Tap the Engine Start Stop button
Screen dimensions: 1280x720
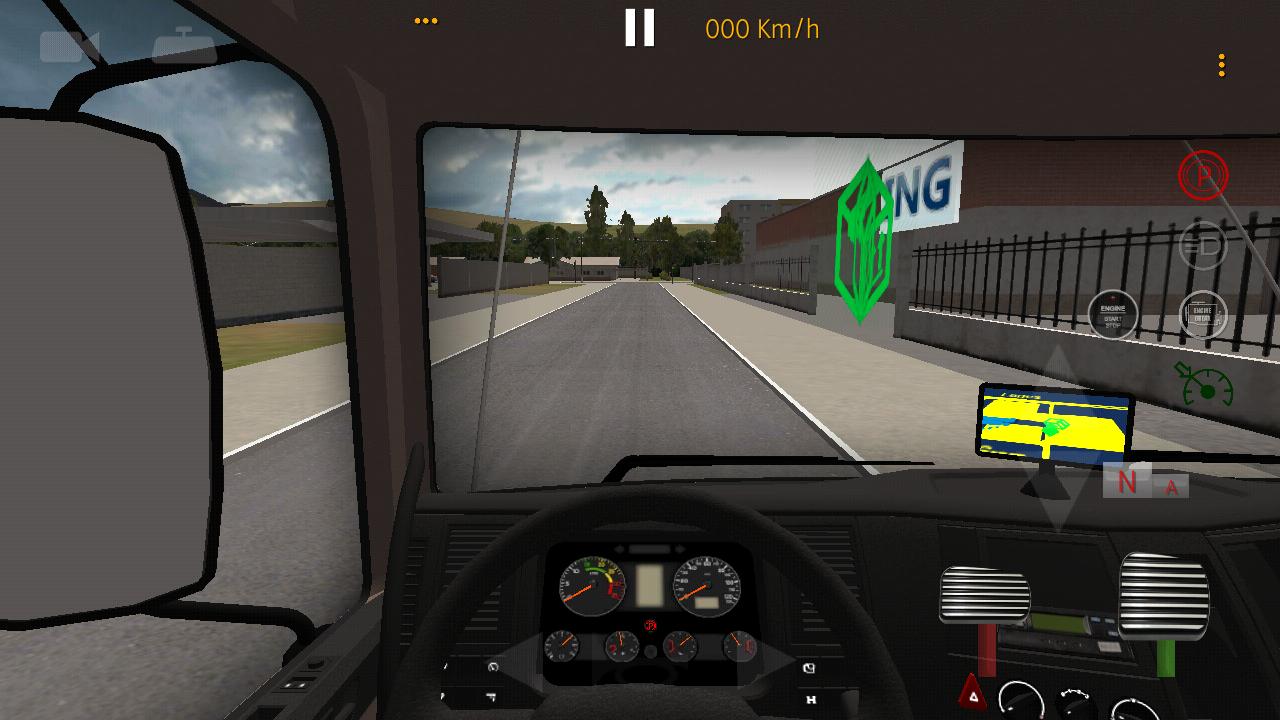coord(1113,316)
